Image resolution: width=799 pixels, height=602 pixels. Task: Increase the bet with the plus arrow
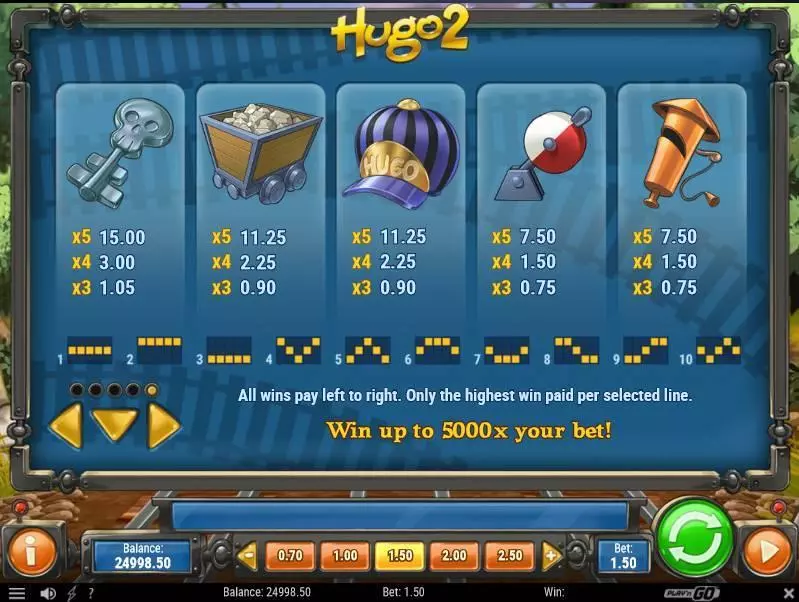[x=551, y=555]
